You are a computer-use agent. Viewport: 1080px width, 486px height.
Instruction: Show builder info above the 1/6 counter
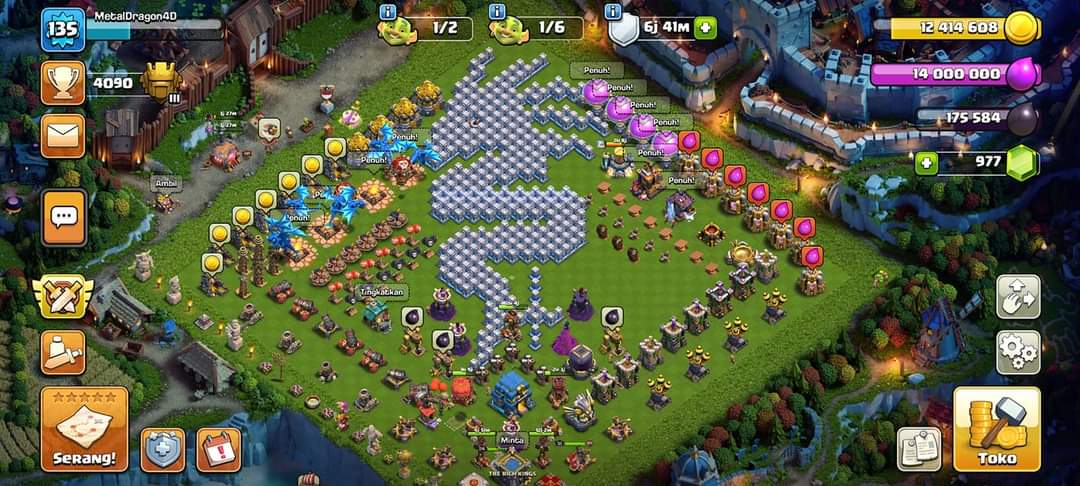(496, 10)
